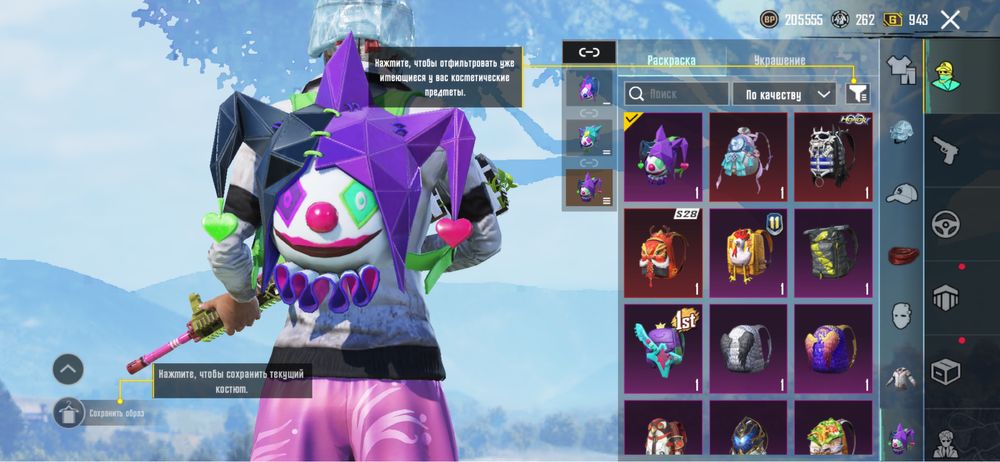Open the pistol weapons category

click(945, 149)
